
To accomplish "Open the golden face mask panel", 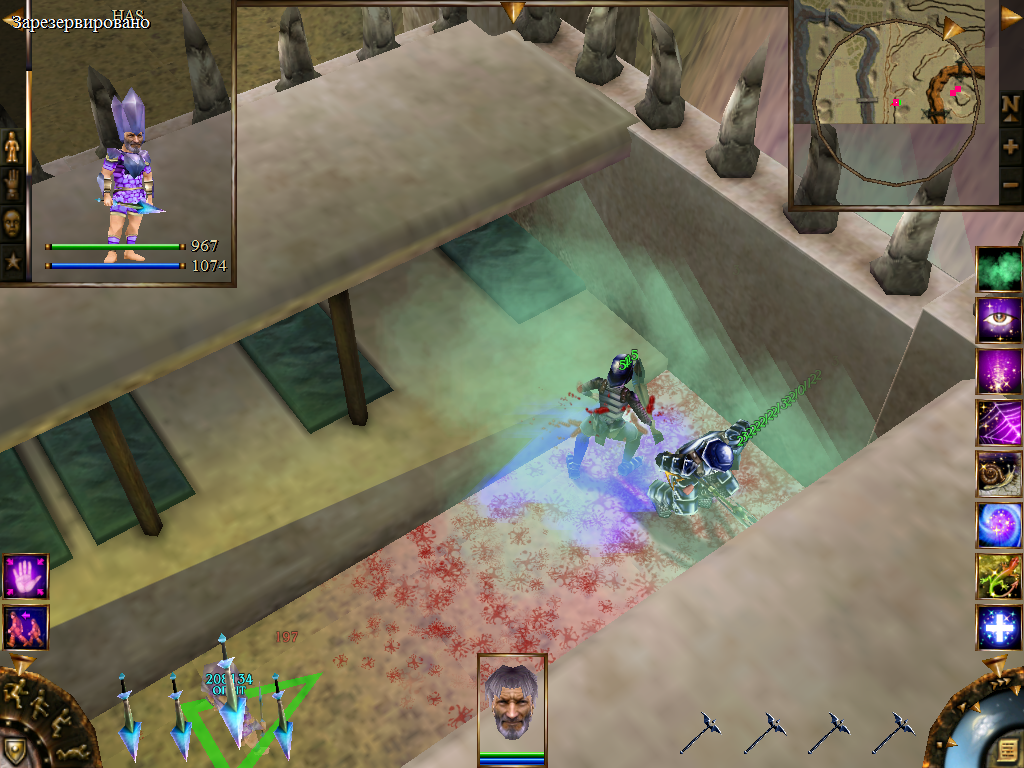I will 12,224.
